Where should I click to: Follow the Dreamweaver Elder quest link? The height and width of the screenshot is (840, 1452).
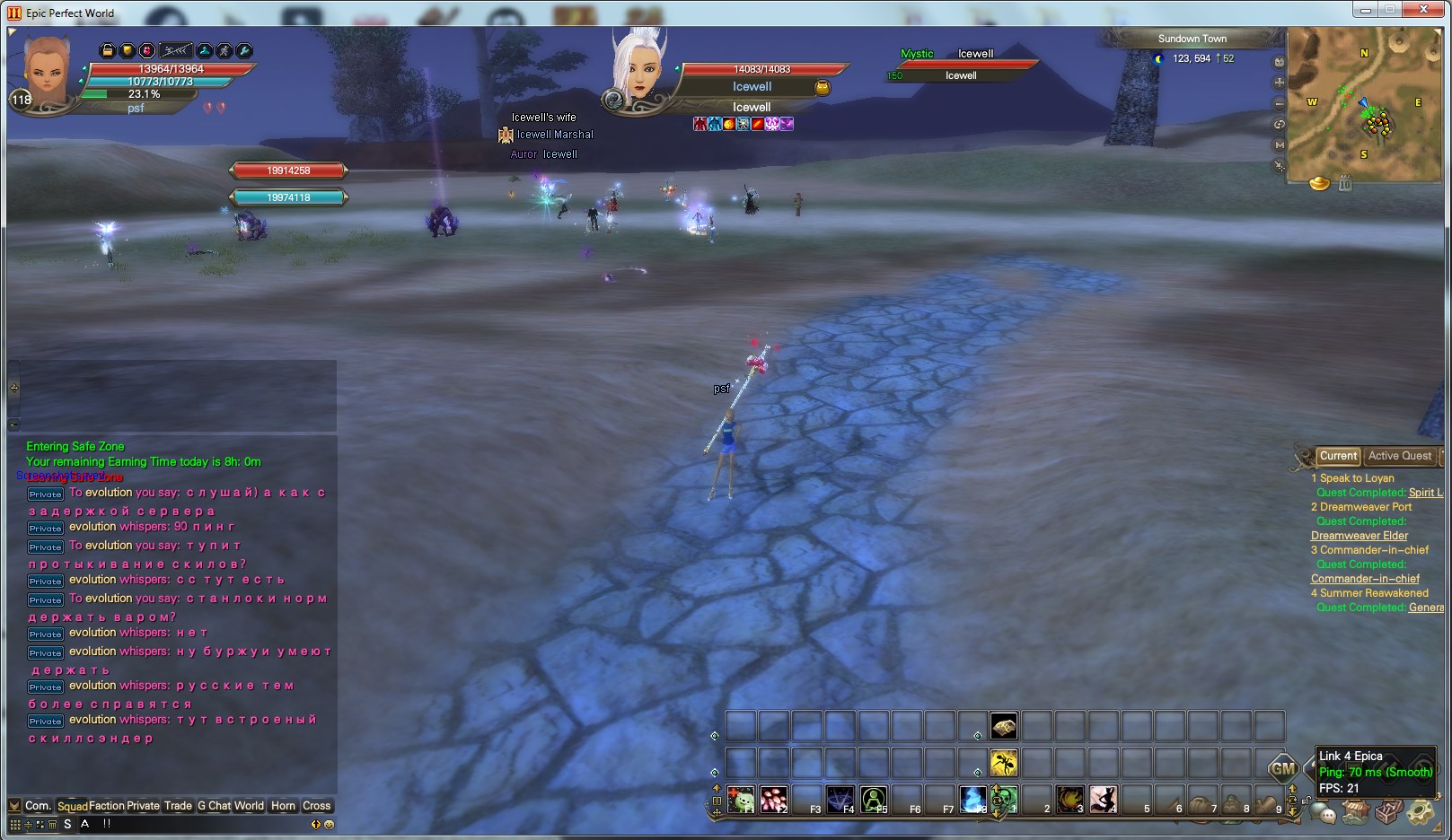[1359, 536]
